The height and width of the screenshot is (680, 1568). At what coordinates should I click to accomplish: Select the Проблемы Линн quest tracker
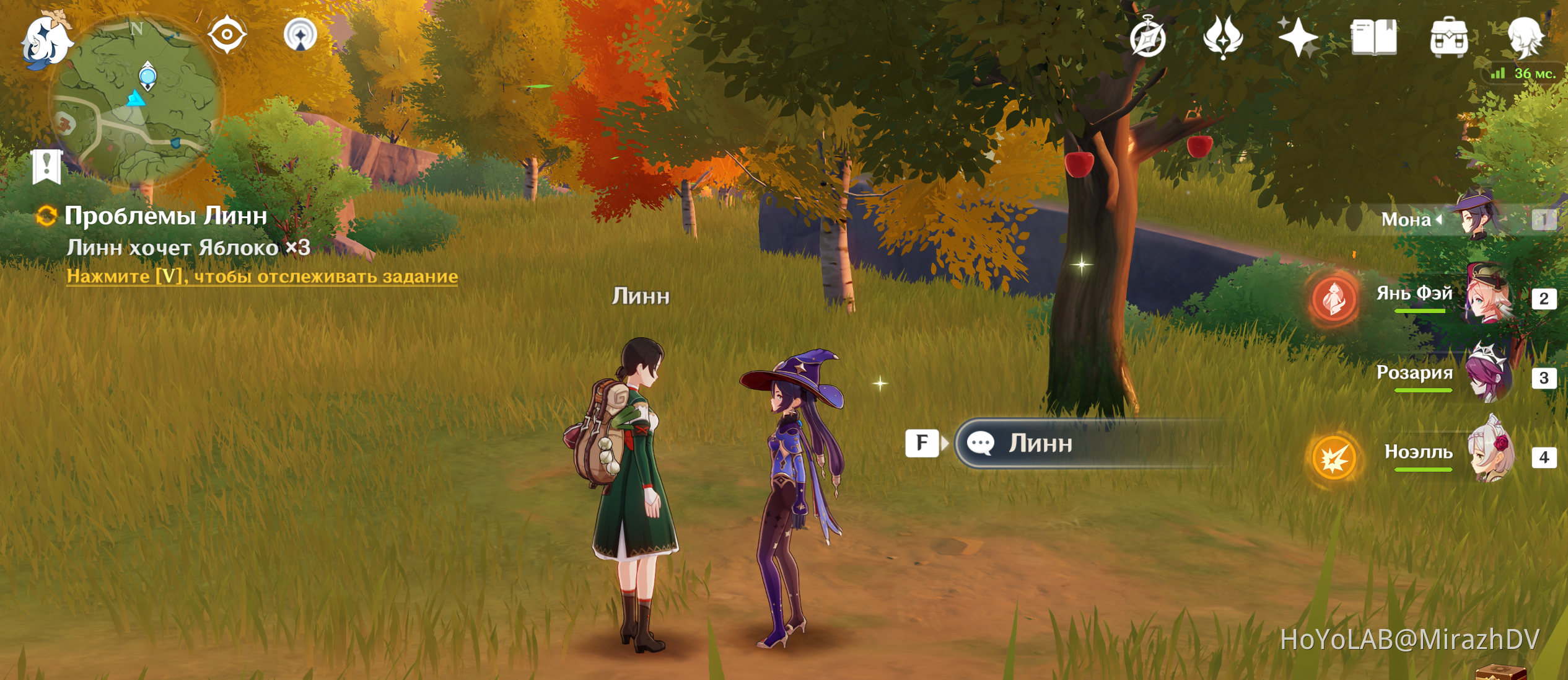tap(165, 216)
